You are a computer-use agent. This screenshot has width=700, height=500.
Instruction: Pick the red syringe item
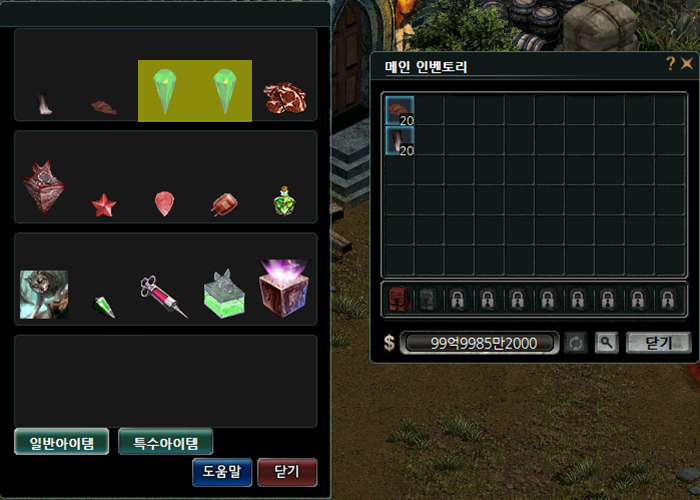point(164,297)
